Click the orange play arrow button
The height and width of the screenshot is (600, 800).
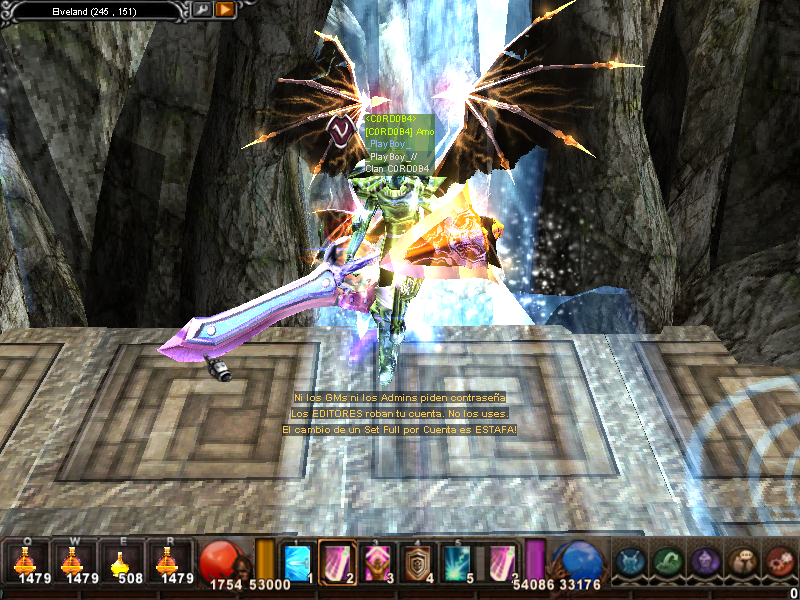pyautogui.click(x=225, y=9)
